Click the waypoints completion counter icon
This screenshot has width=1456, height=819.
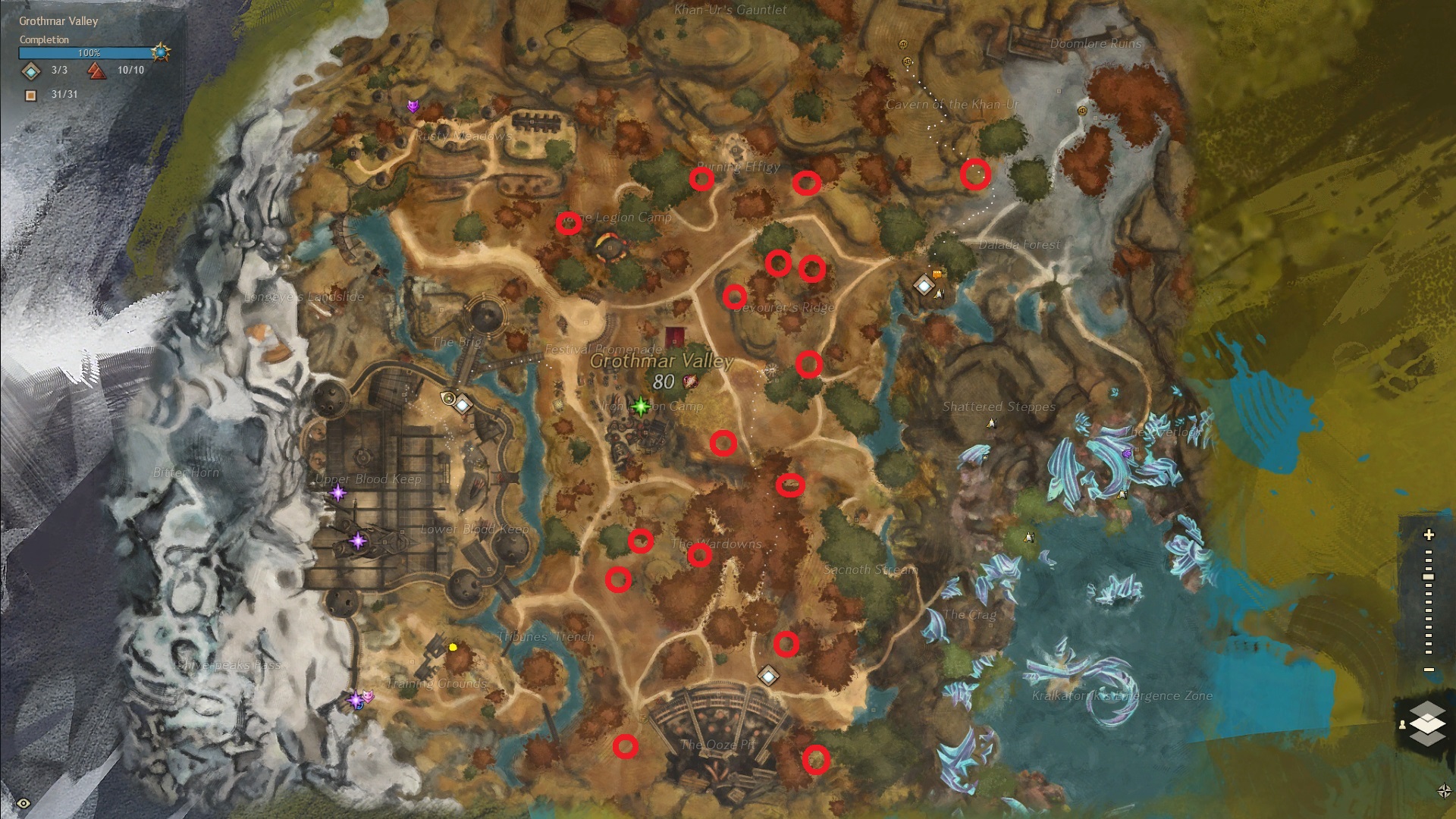(x=31, y=71)
